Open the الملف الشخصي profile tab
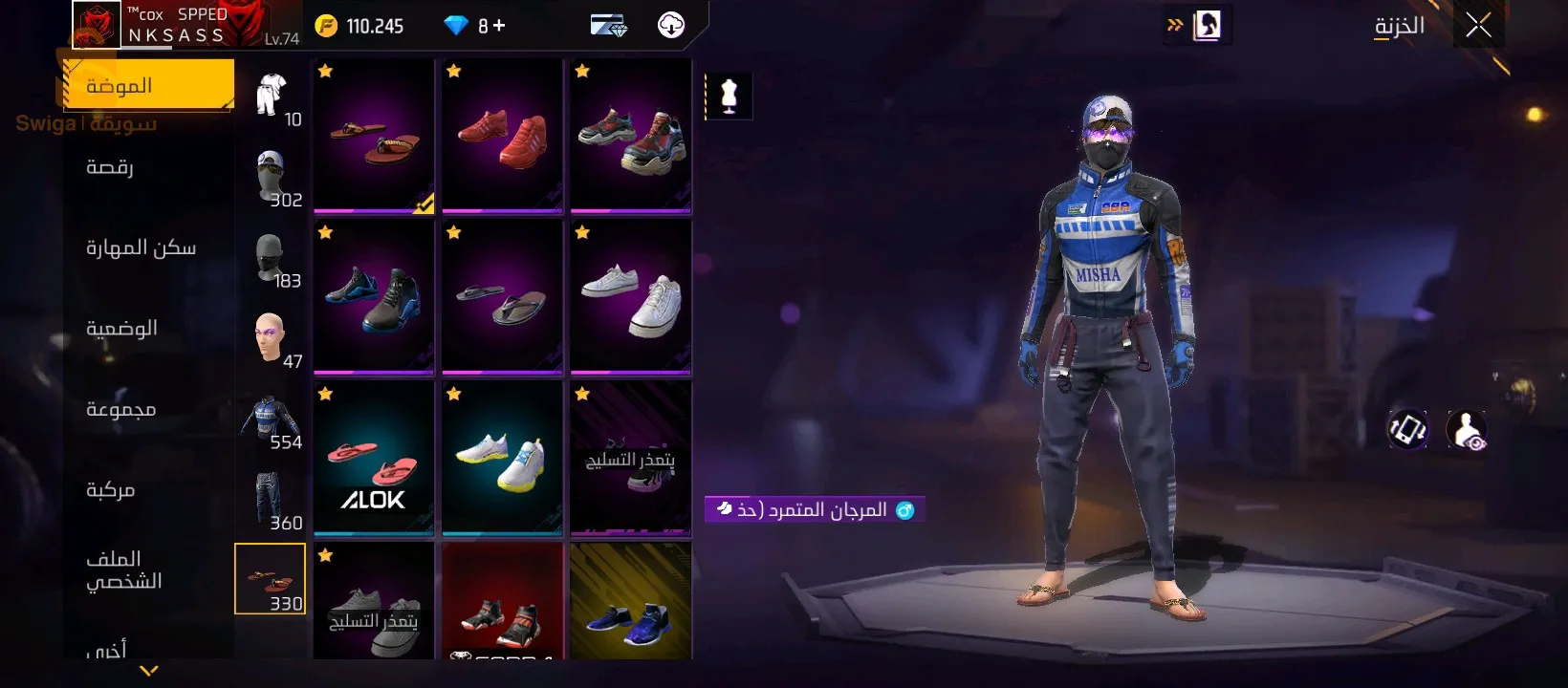The width and height of the screenshot is (1568, 688). coord(123,570)
